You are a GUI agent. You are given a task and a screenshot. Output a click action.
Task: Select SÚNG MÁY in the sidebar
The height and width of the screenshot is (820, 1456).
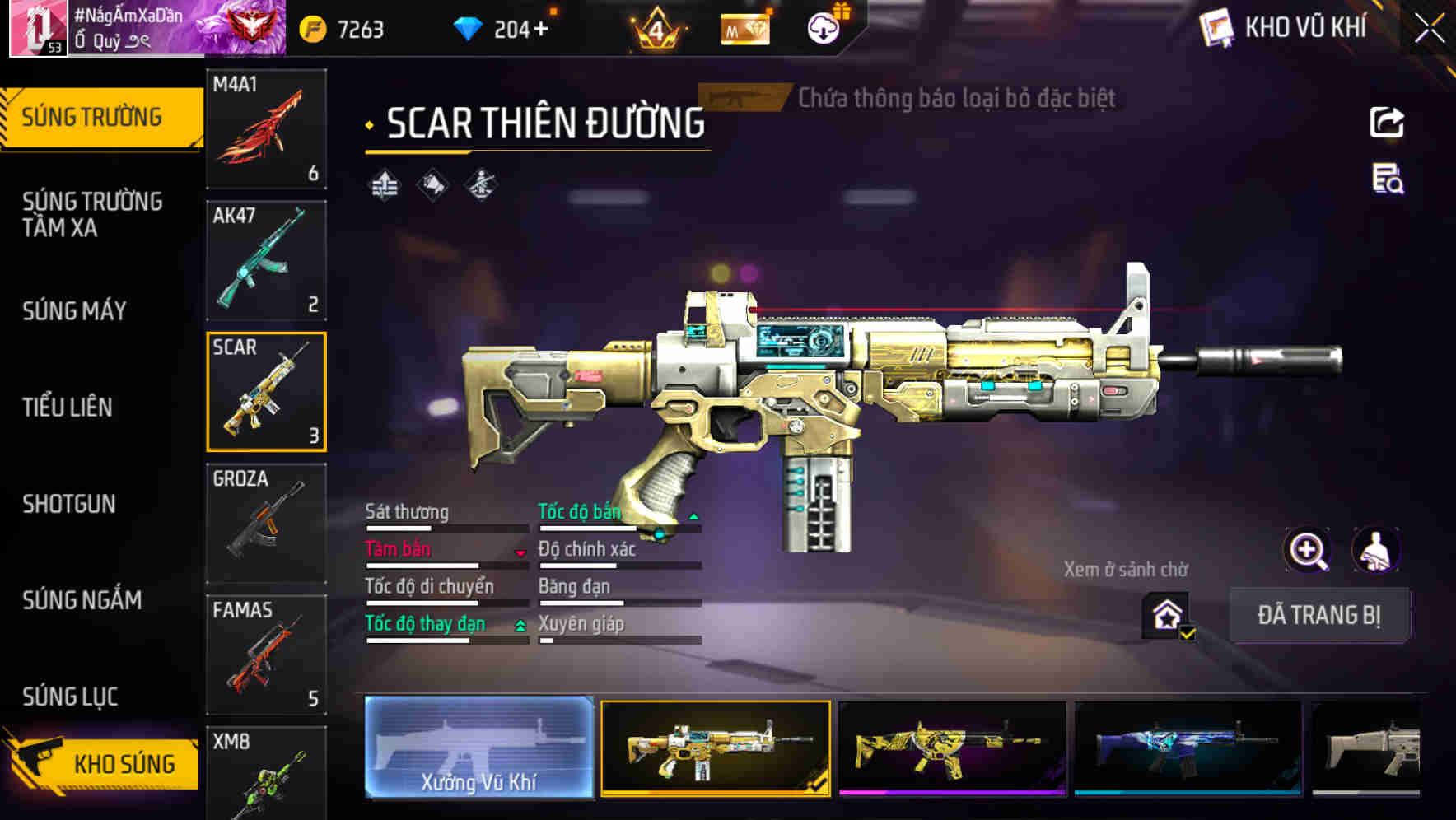point(74,310)
